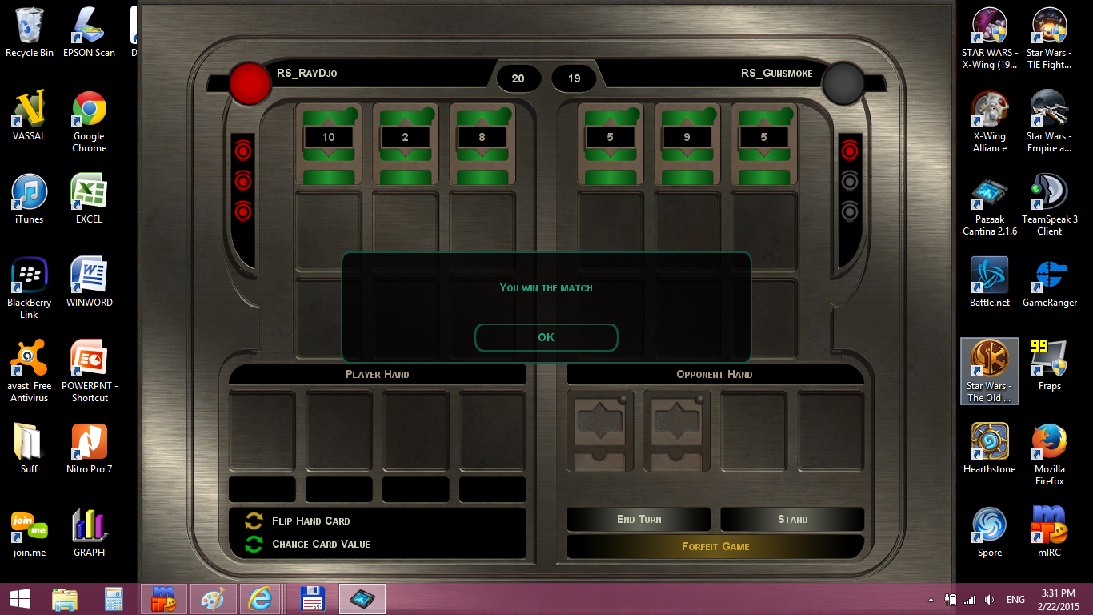Forfeit the game

pyautogui.click(x=715, y=546)
